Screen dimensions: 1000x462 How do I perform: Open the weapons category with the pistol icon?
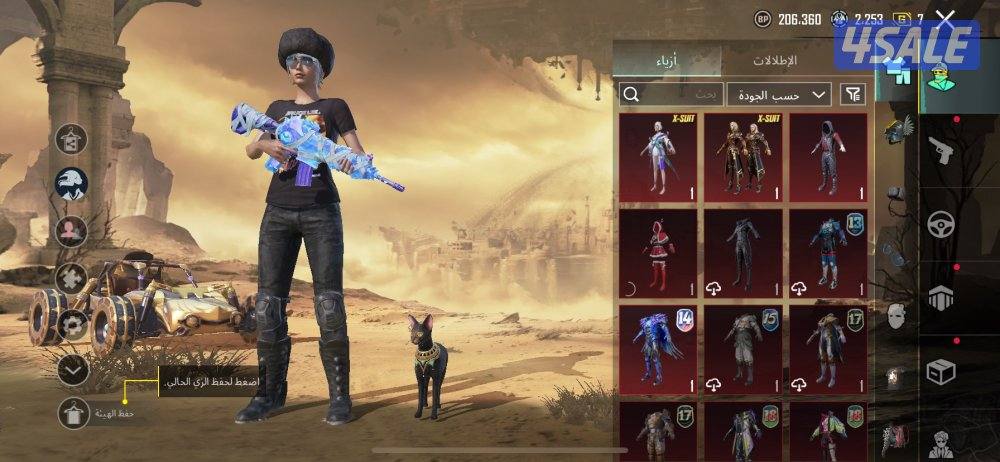pos(941,151)
